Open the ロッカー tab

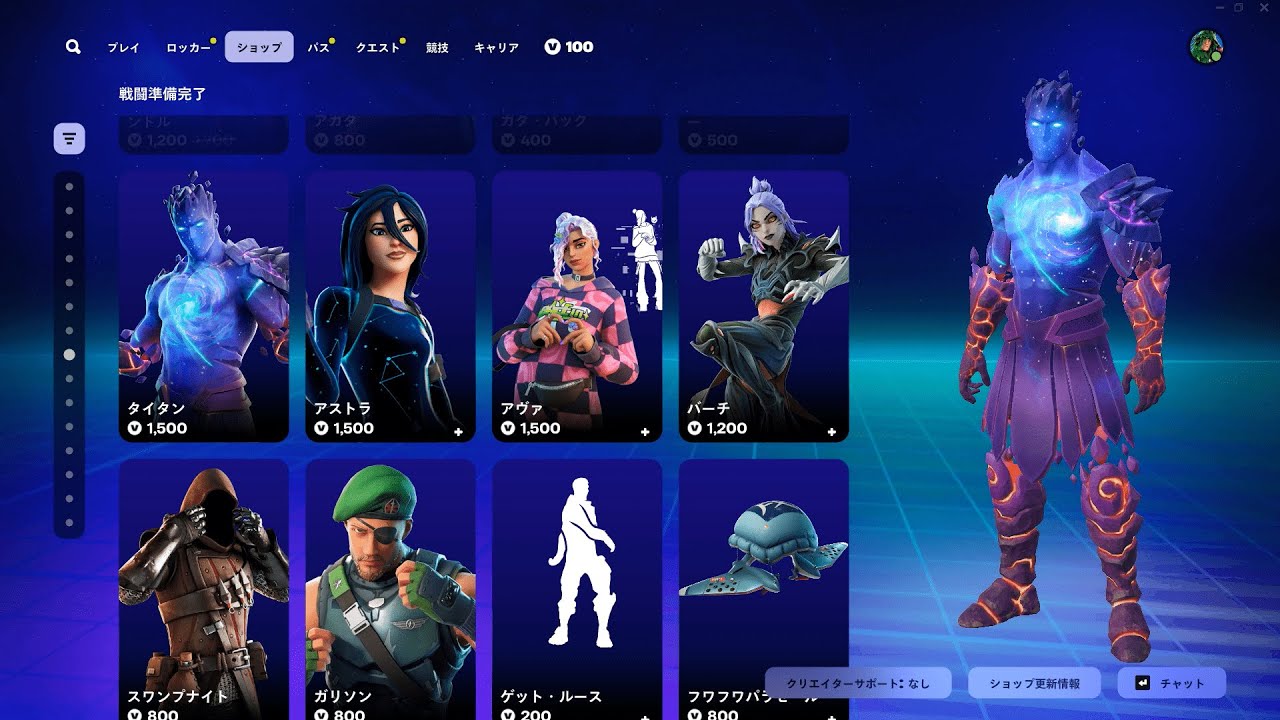tap(188, 47)
